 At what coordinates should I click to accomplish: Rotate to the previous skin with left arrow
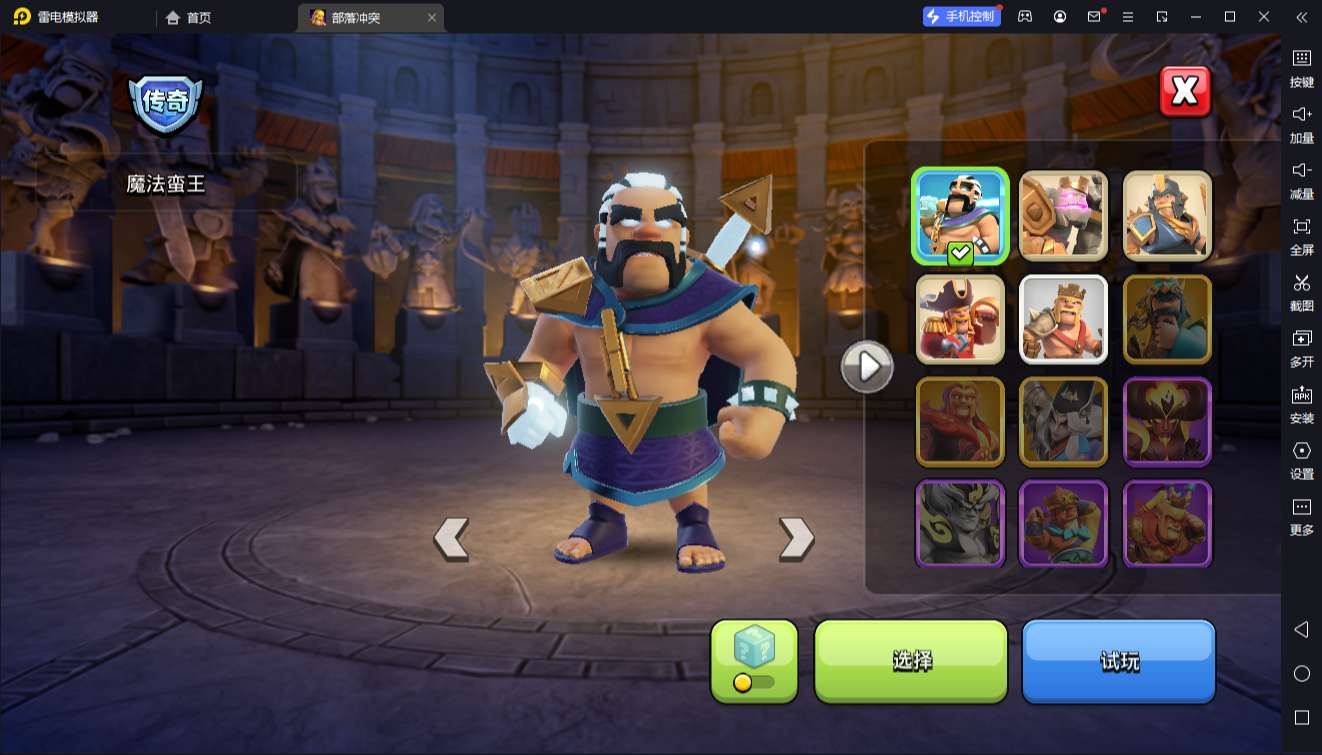pyautogui.click(x=451, y=538)
